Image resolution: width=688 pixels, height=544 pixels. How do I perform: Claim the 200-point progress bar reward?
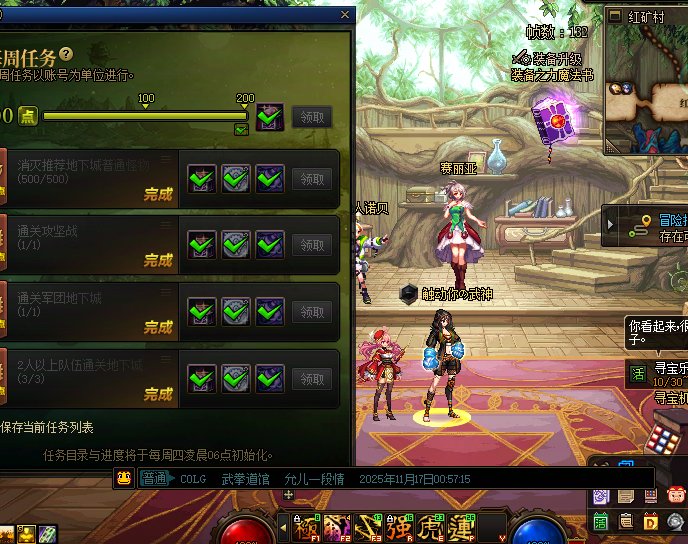click(312, 117)
